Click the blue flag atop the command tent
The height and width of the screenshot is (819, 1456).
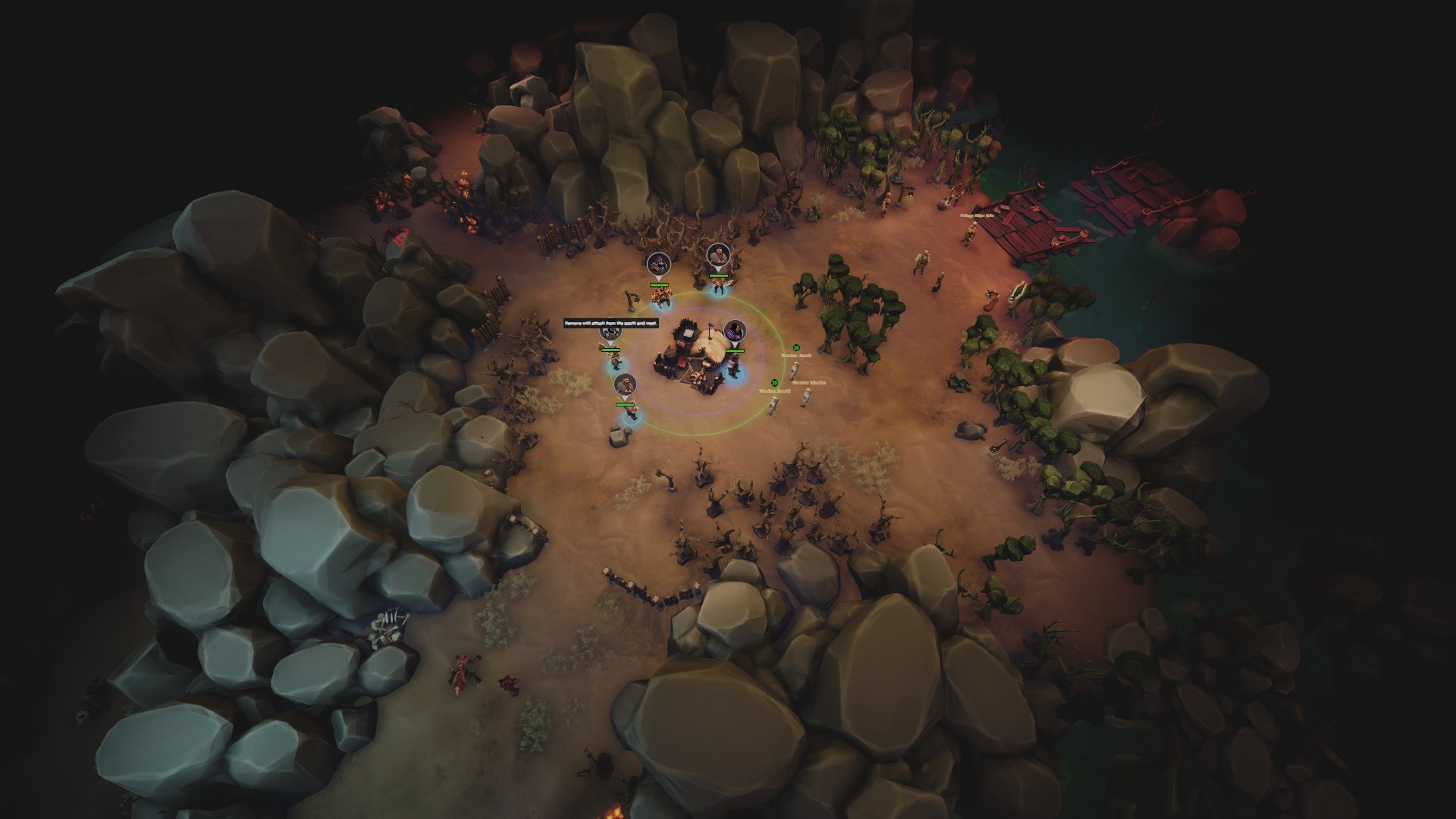[710, 325]
